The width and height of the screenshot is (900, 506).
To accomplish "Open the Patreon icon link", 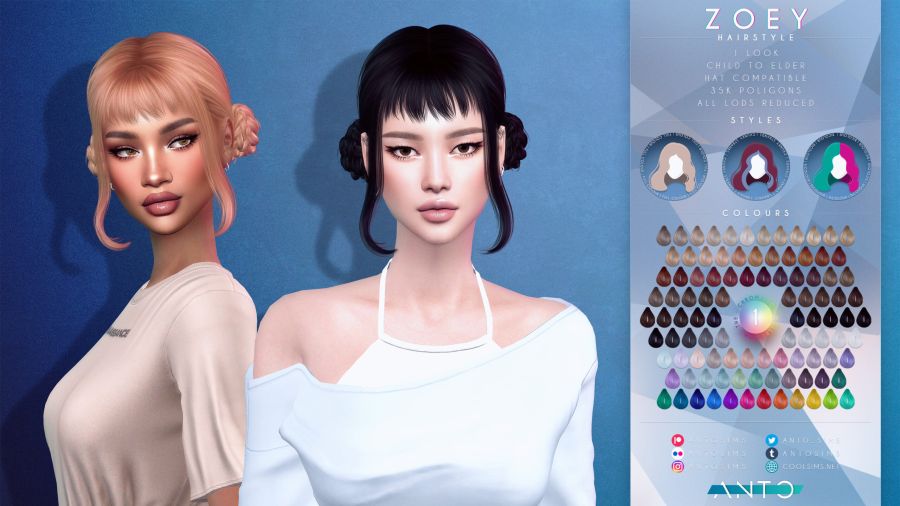I will pyautogui.click(x=679, y=438).
